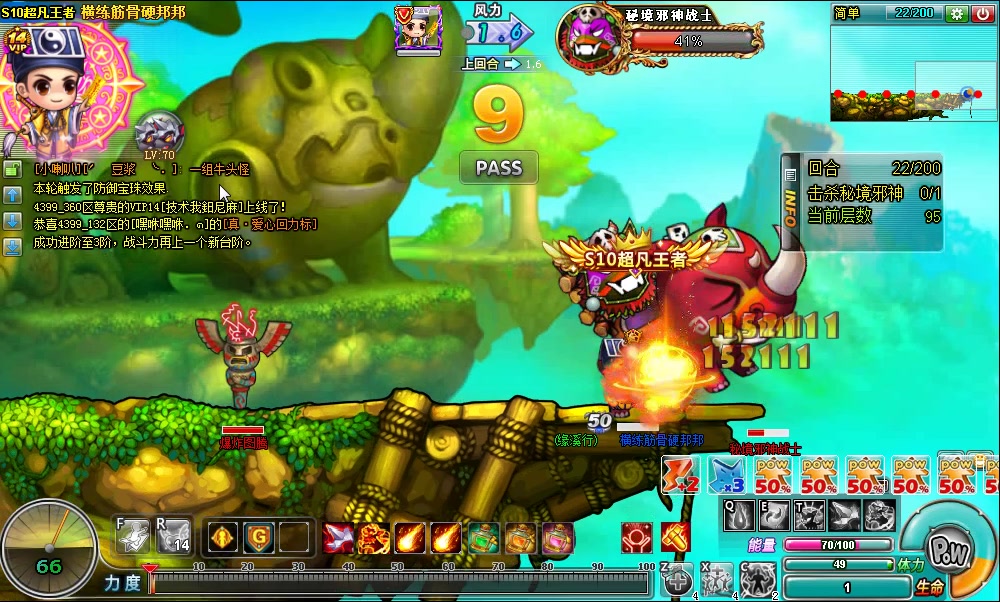Select the F paper plane skill
Screen dimensions: 1000x602
(133, 536)
